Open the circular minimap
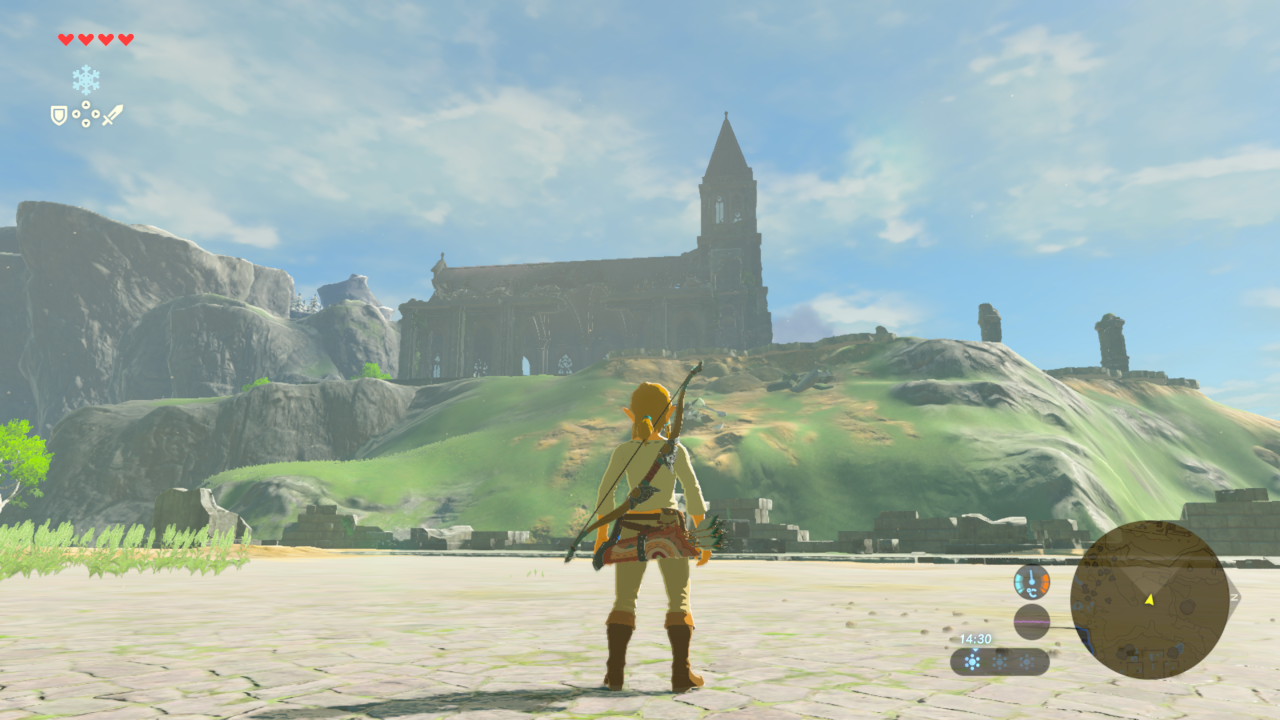The image size is (1280, 720). coord(1149,600)
